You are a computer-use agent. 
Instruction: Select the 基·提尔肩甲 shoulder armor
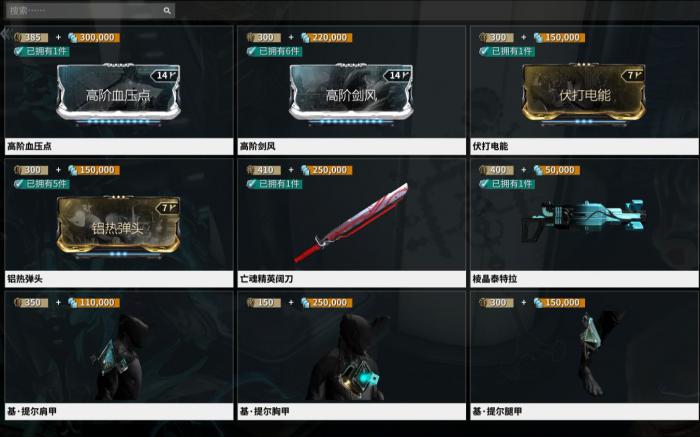(117, 352)
